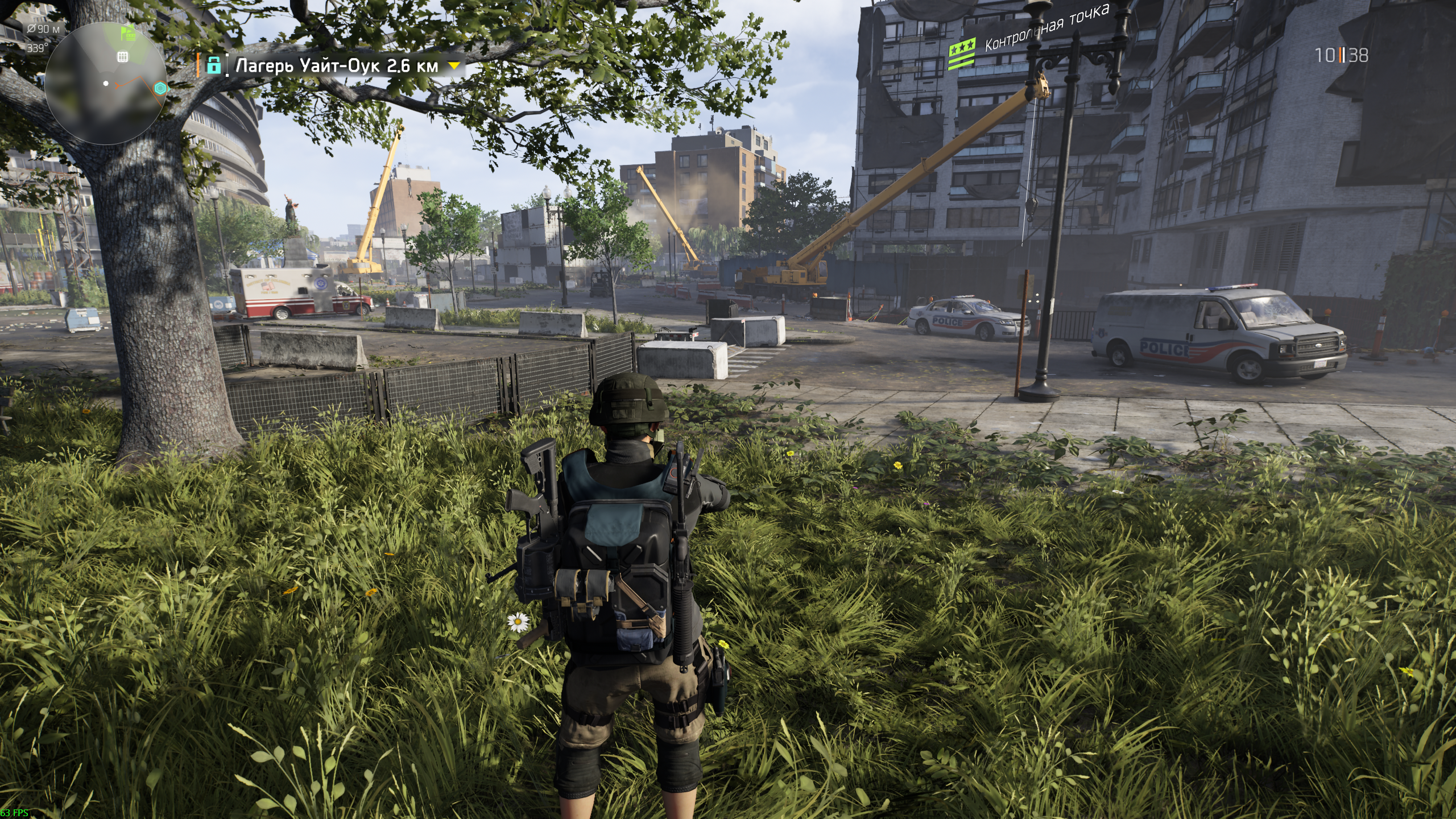1456x819 pixels.
Task: Click the green flag control point minimap marker
Action: tap(129, 34)
